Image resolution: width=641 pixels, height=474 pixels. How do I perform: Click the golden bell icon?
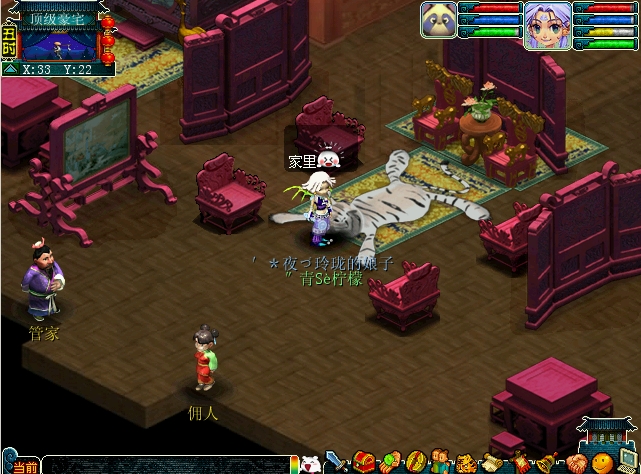coord(546,464)
